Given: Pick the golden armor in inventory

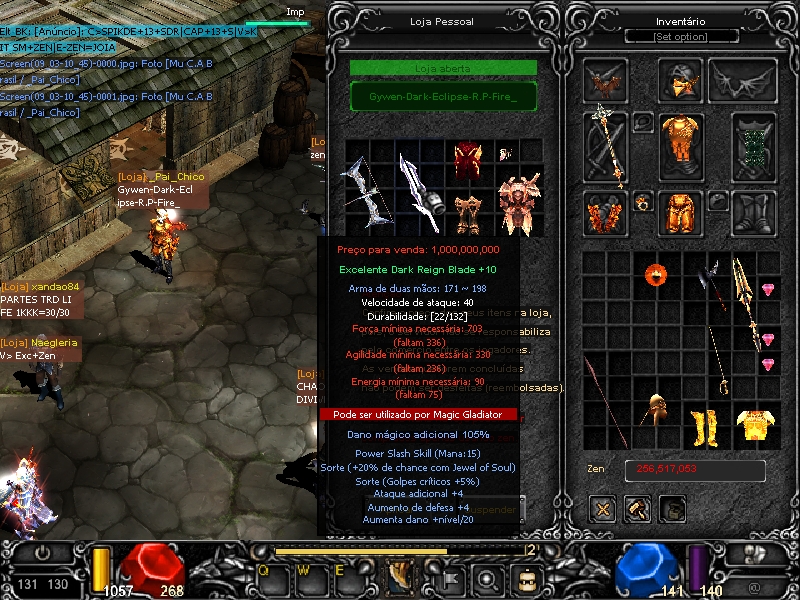Looking at the screenshot, I should (x=755, y=425).
